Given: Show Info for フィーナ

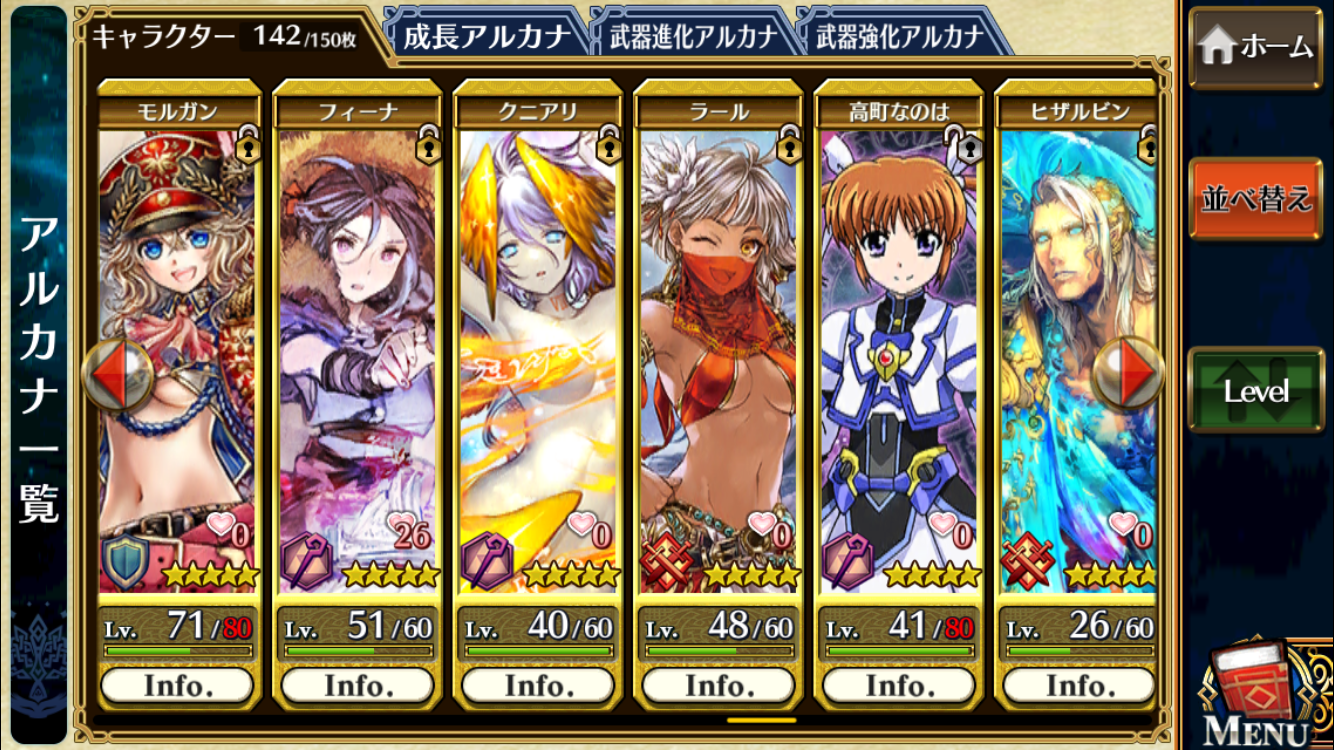Looking at the screenshot, I should coord(357,686).
